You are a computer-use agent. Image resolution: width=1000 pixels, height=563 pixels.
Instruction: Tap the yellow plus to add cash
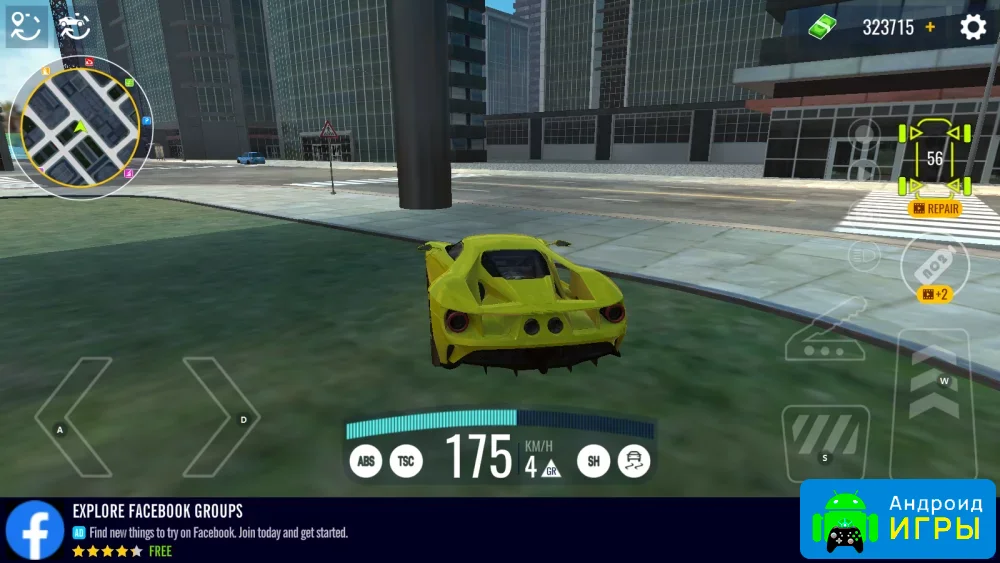[931, 27]
